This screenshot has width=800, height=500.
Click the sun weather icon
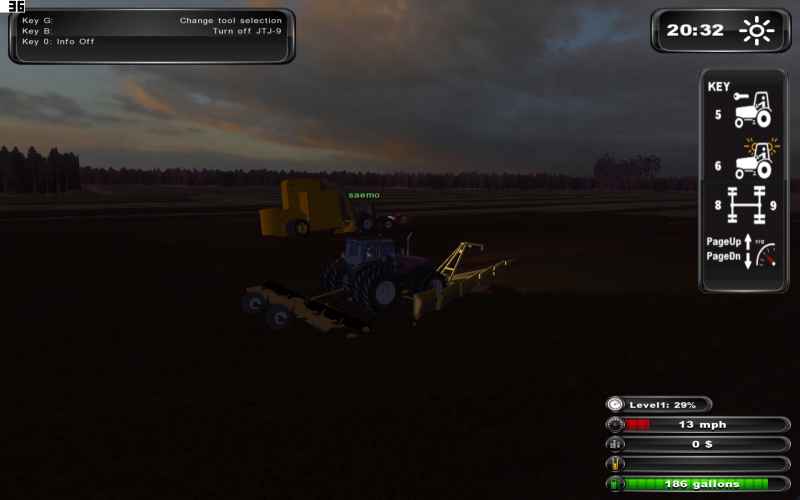click(757, 31)
